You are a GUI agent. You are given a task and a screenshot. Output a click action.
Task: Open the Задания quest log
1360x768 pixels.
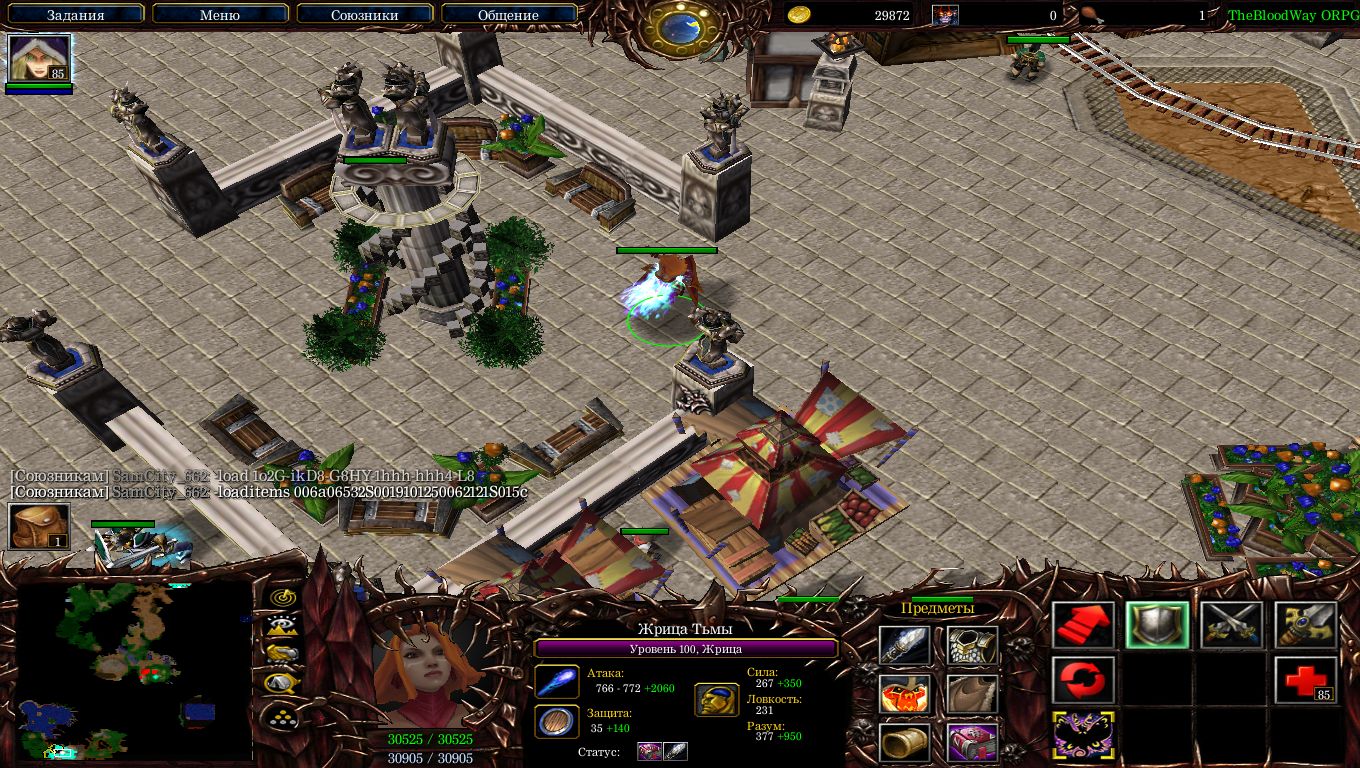73,15
